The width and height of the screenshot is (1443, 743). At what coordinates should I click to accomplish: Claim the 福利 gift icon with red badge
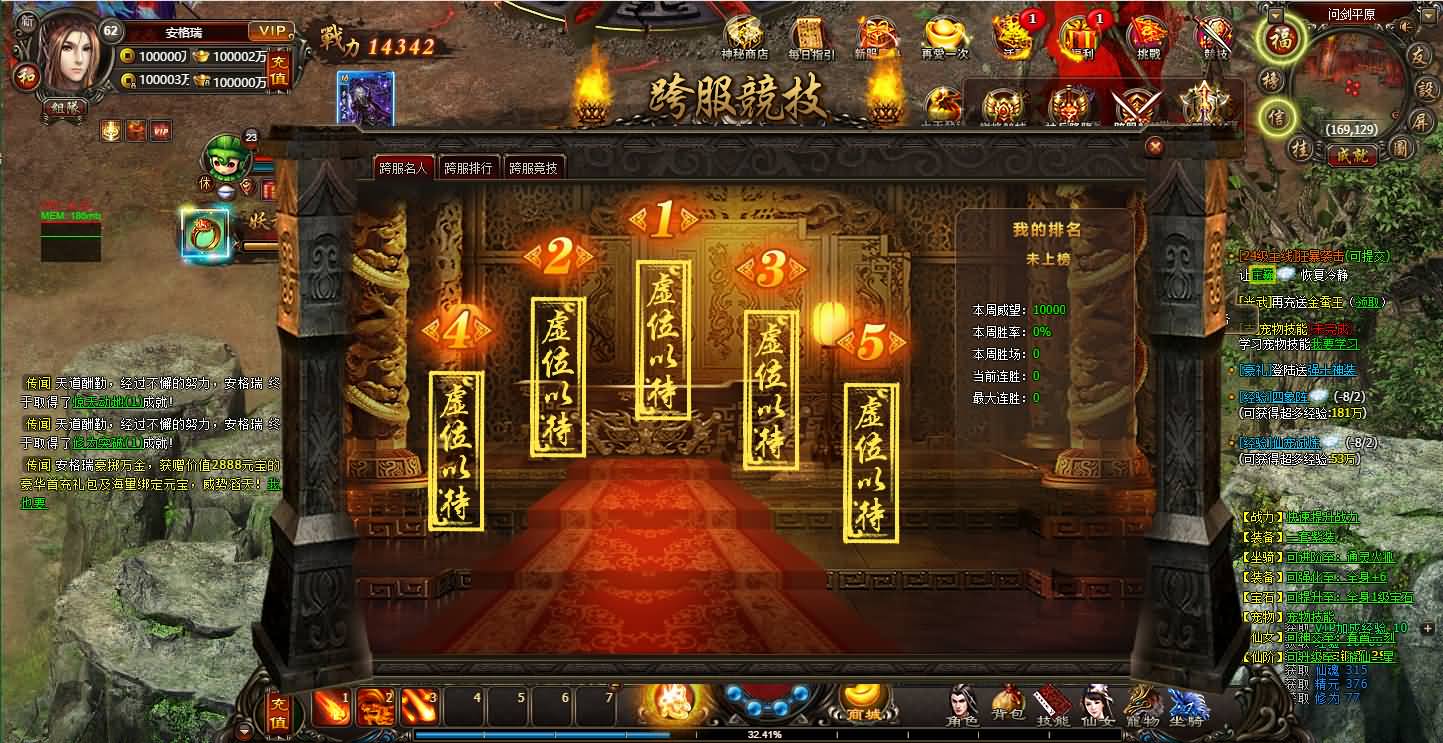[x=1078, y=37]
